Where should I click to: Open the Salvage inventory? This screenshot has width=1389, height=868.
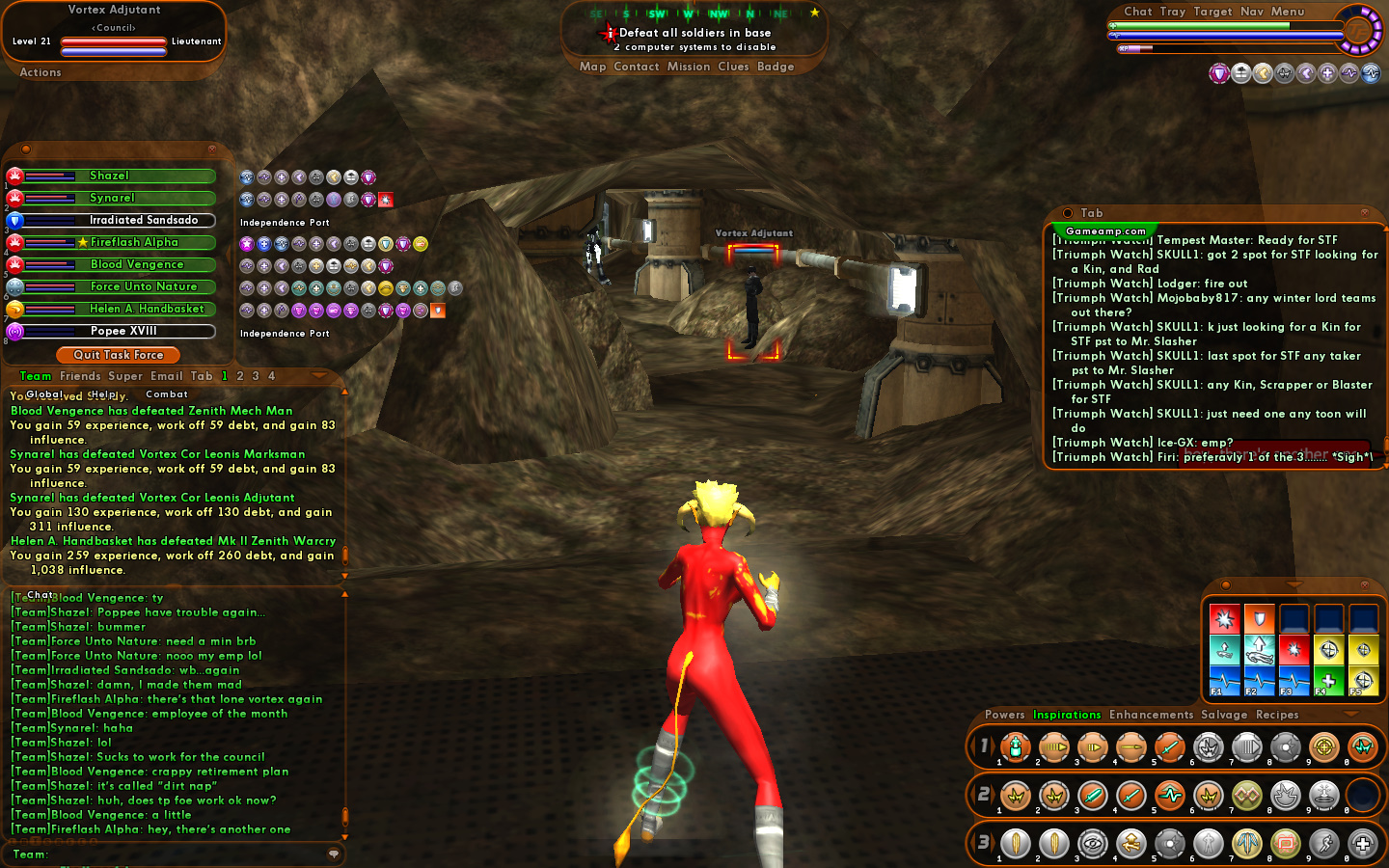click(1224, 715)
